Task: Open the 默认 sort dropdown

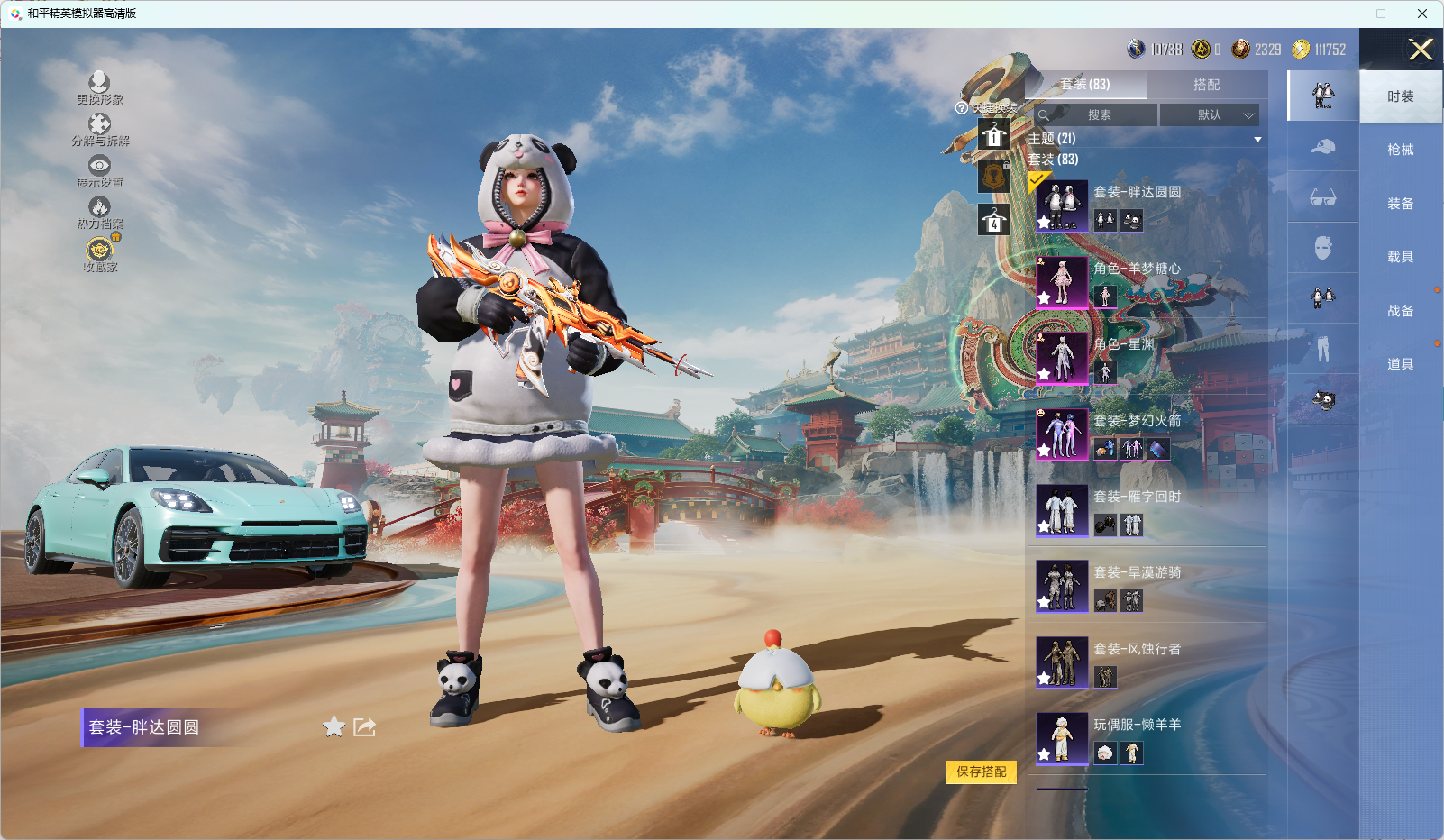Action: [1209, 115]
